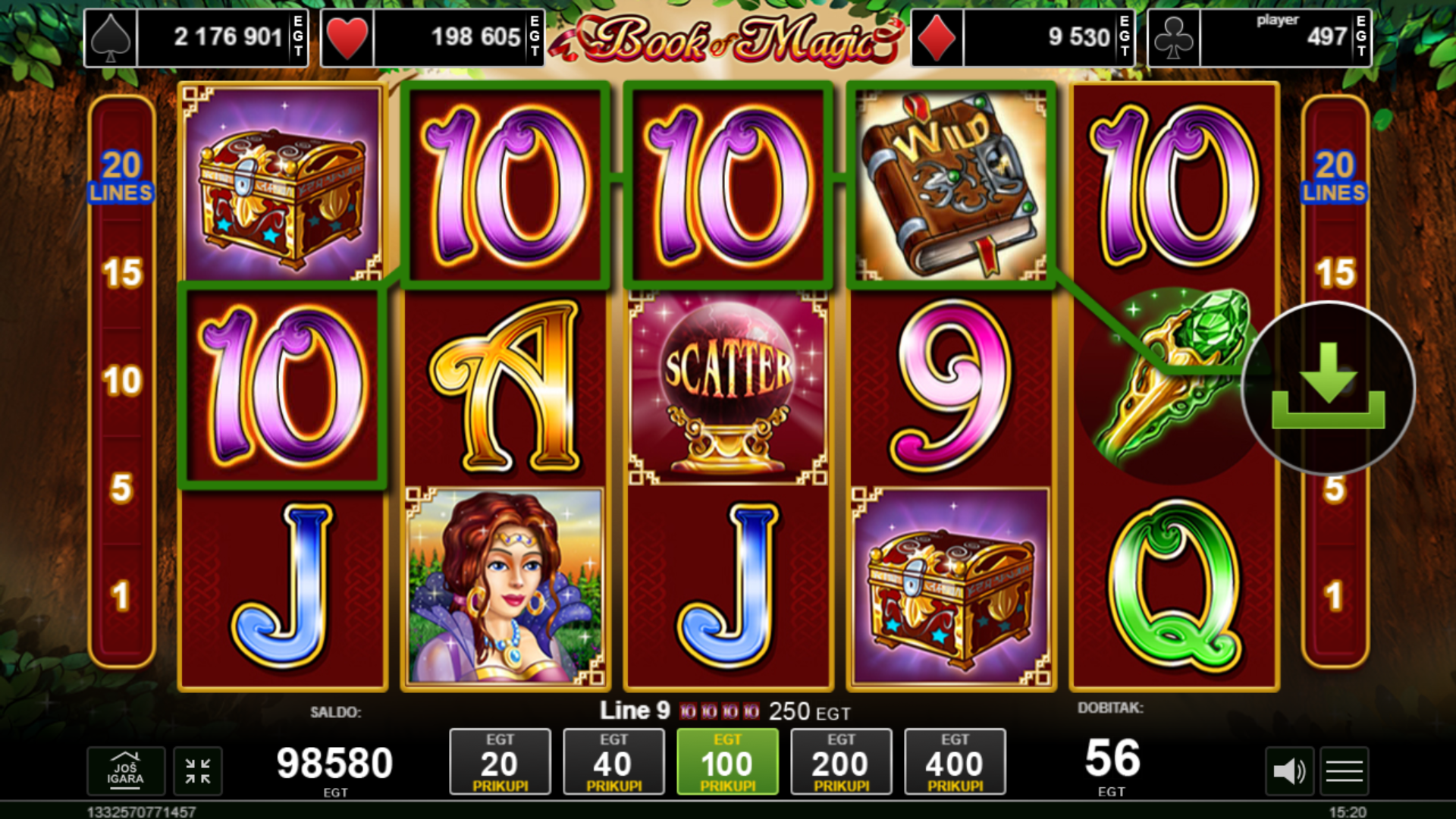Select 1 line on the right selector
This screenshot has height=819, width=1456.
(x=1335, y=596)
